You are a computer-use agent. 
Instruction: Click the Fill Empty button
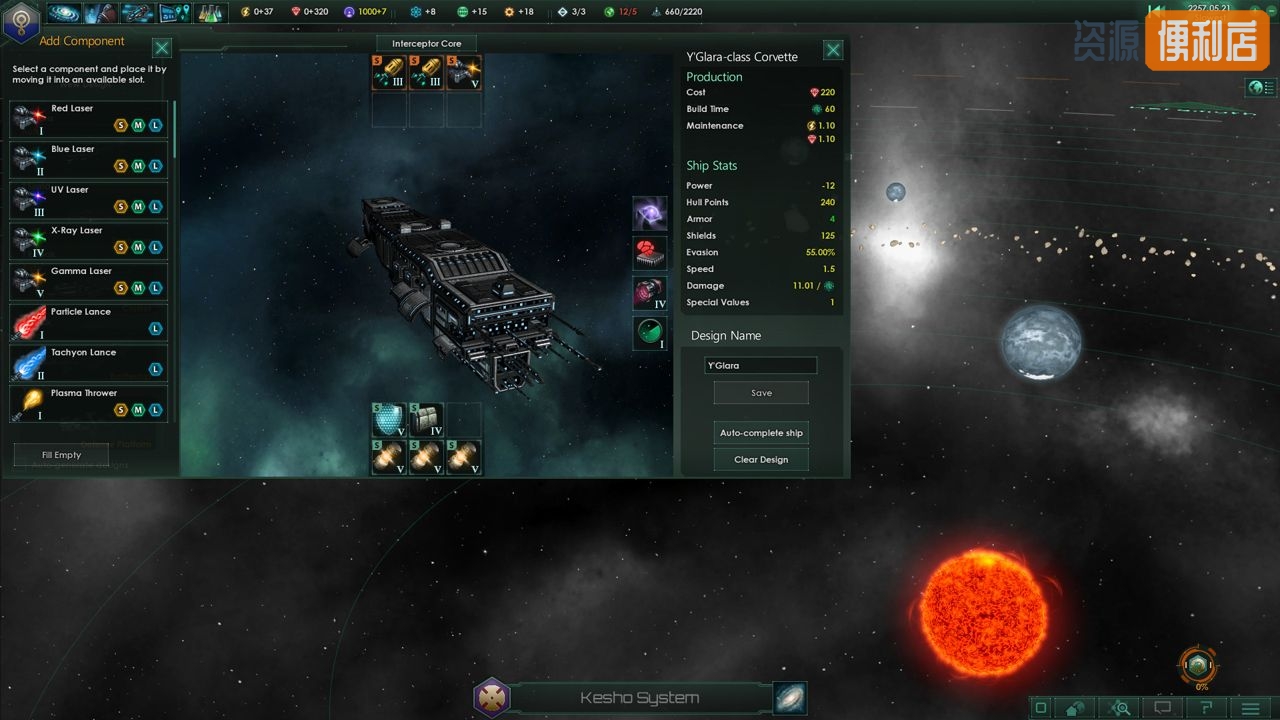[61, 455]
